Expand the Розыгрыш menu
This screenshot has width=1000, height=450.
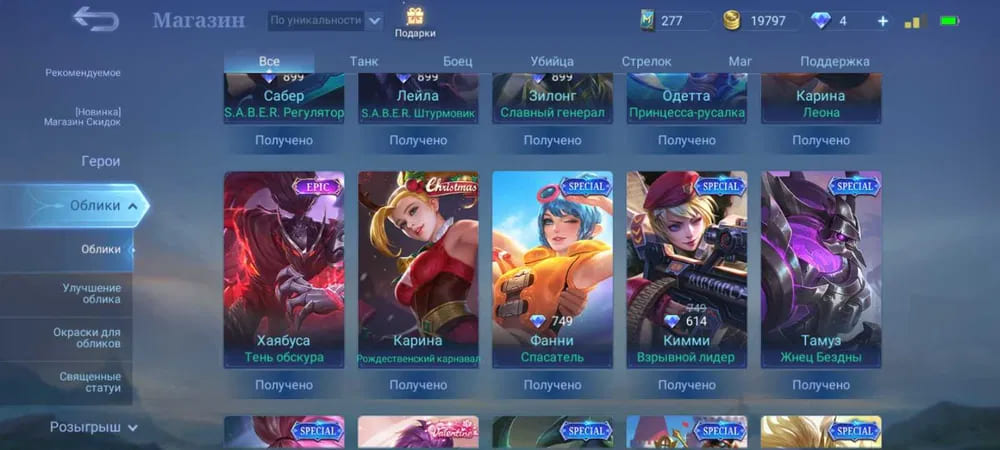[94, 427]
